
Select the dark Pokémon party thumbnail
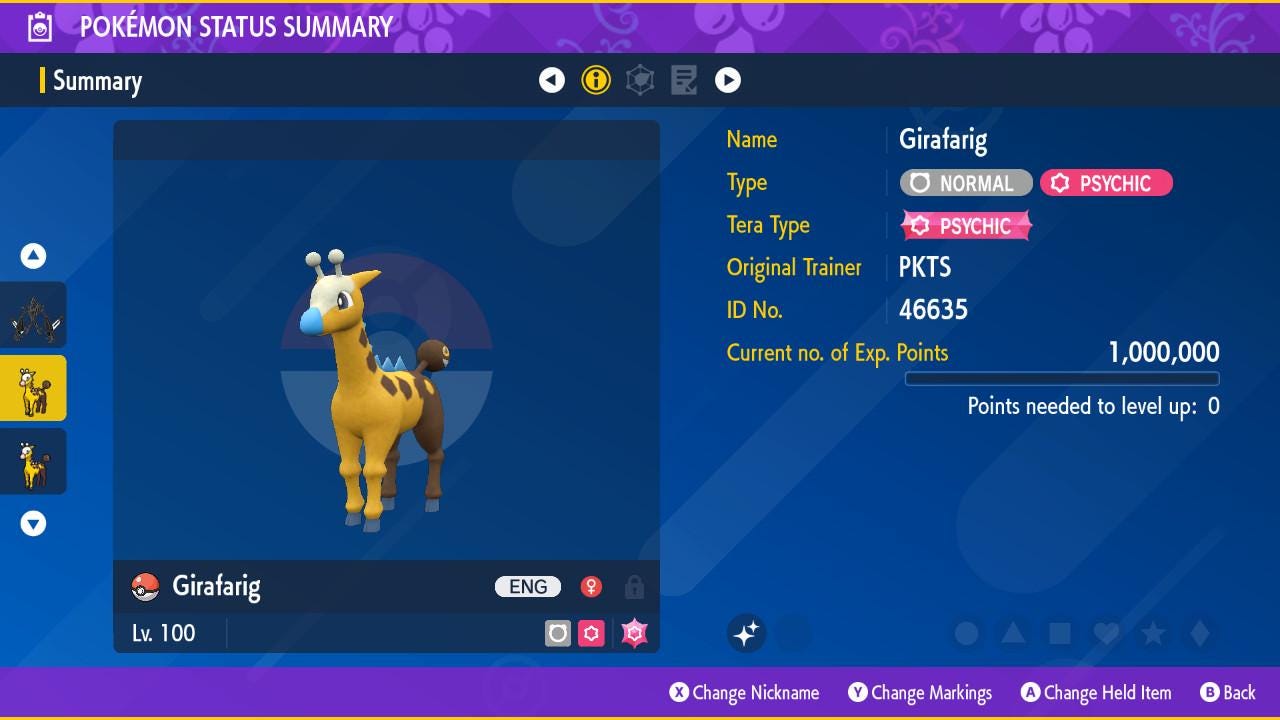coord(34,315)
